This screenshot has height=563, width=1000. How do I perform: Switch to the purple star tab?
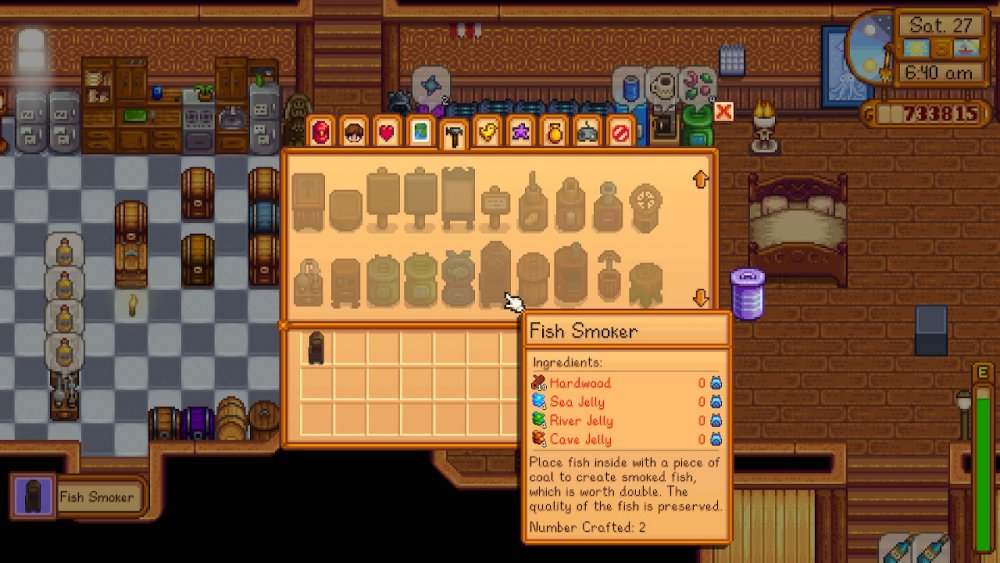[x=521, y=133]
